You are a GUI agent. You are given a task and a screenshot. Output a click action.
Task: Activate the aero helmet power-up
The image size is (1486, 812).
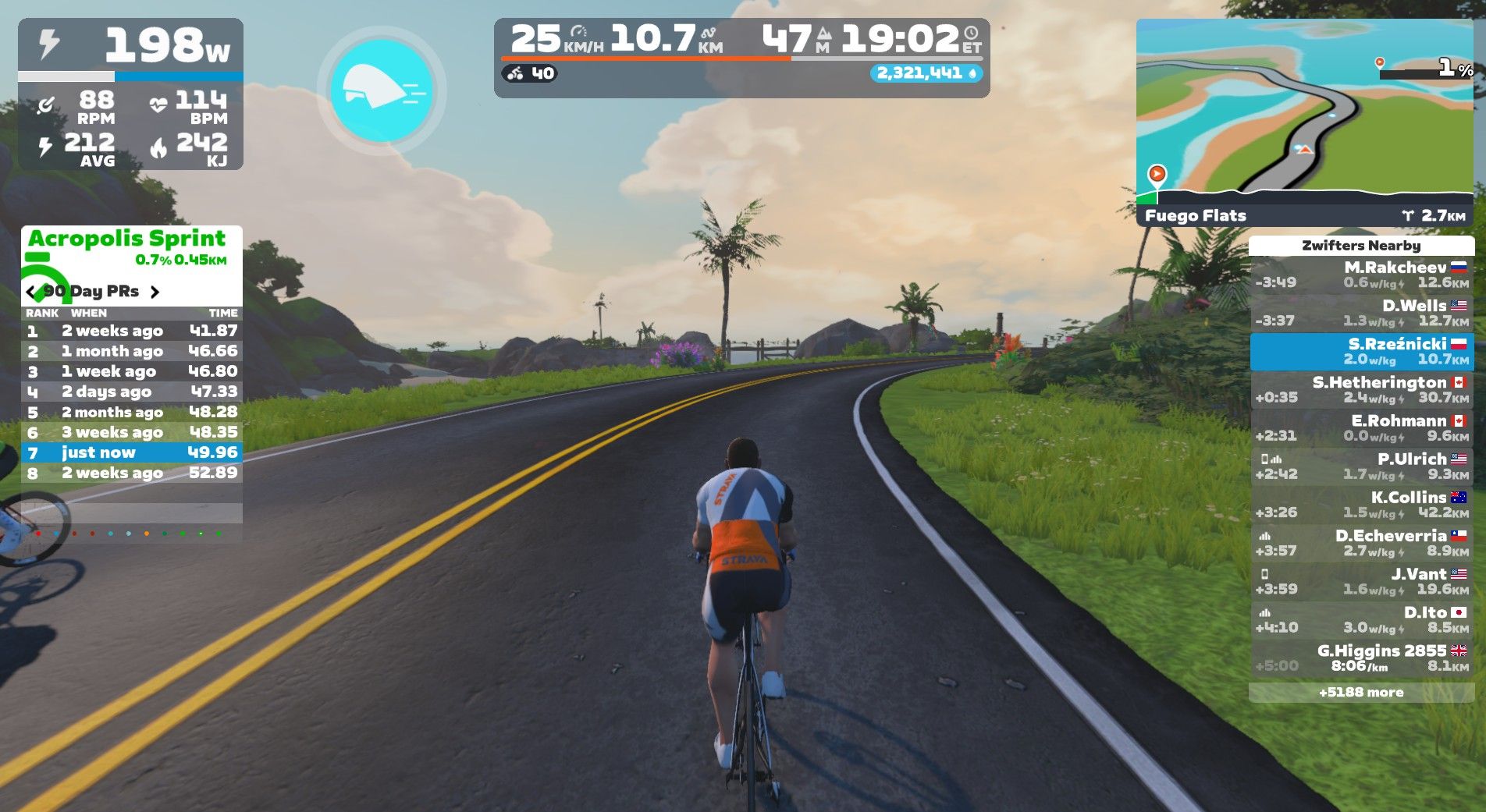pyautogui.click(x=382, y=90)
